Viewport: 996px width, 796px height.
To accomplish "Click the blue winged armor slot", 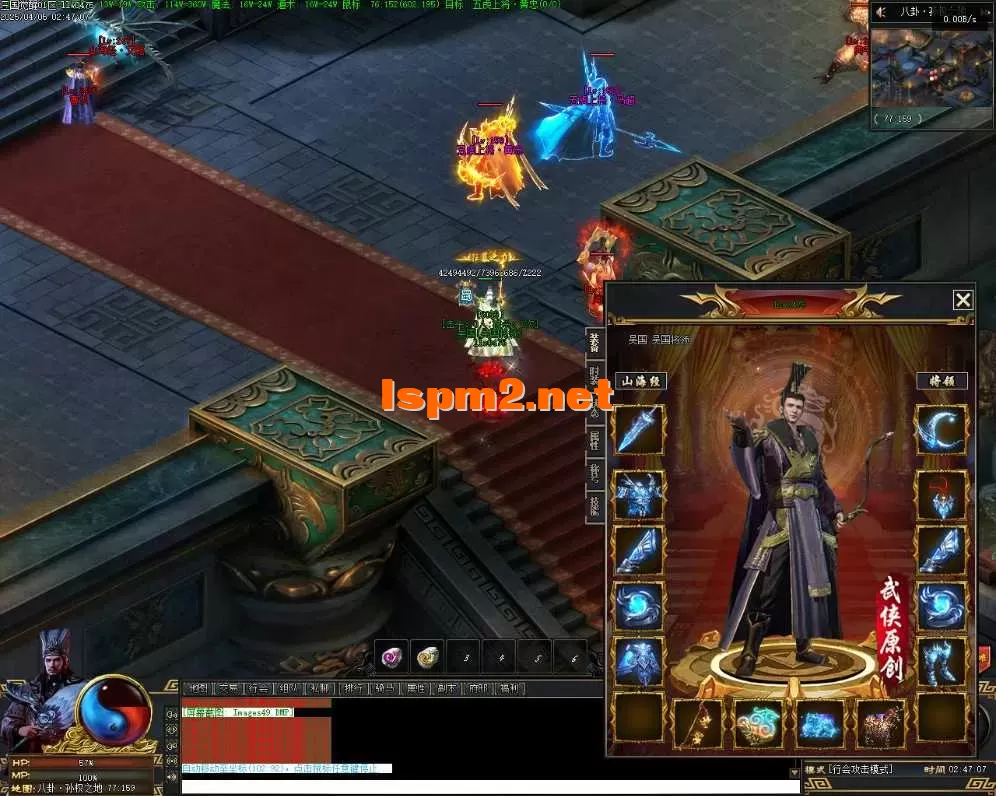I will tap(639, 494).
